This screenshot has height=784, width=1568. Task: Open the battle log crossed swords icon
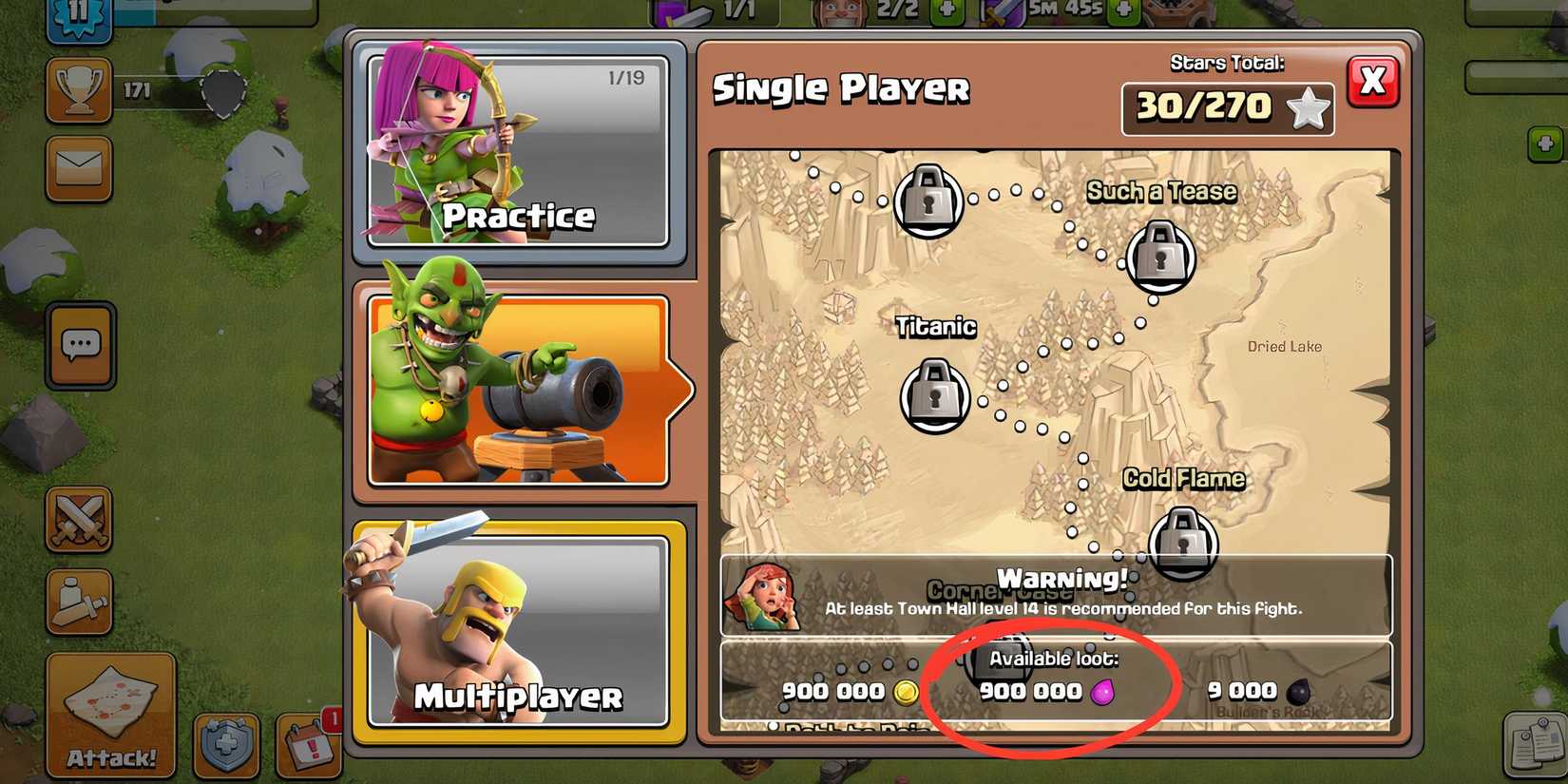81,521
